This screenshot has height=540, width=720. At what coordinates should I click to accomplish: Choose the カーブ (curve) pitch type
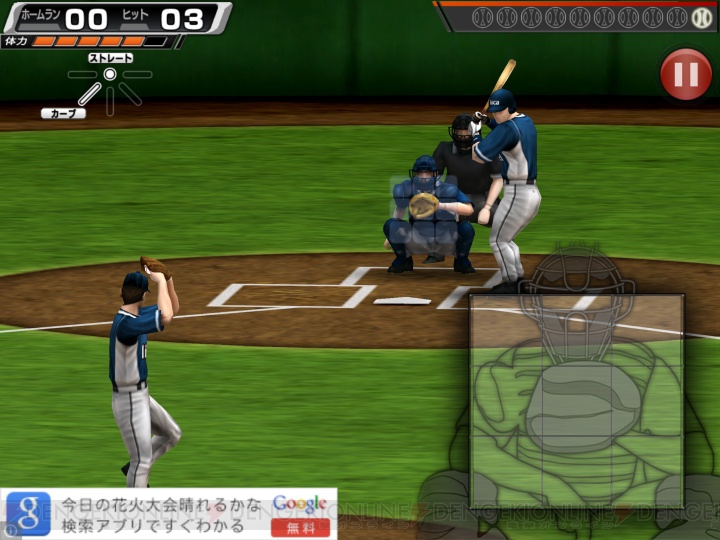(x=63, y=113)
